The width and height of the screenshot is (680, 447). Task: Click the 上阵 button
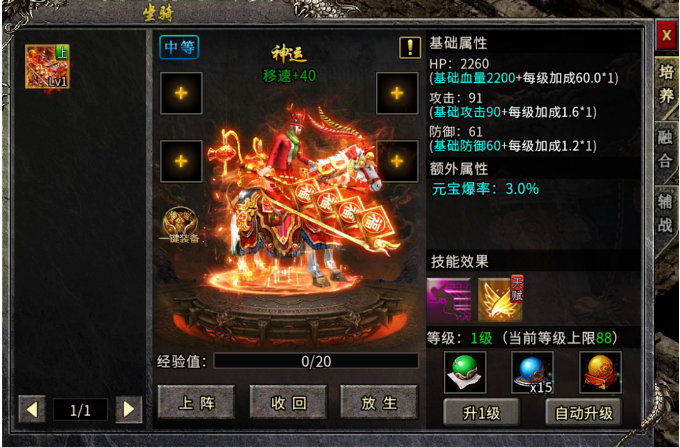click(196, 401)
